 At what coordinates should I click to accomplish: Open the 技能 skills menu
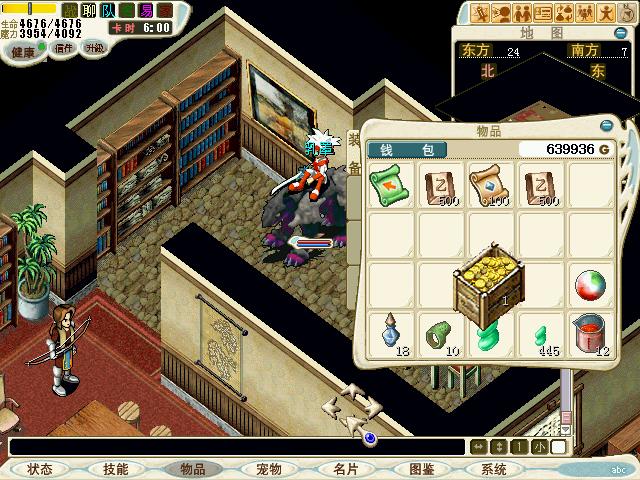point(116,469)
